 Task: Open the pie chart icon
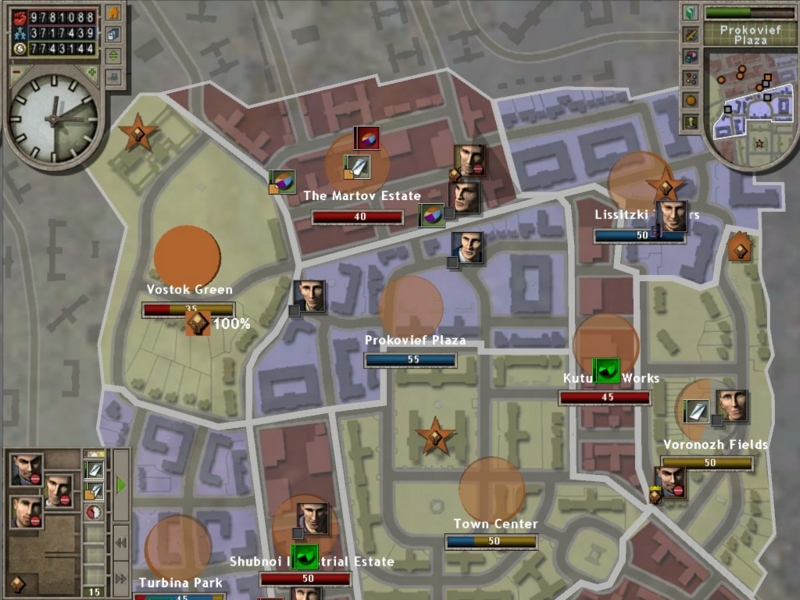click(x=691, y=56)
